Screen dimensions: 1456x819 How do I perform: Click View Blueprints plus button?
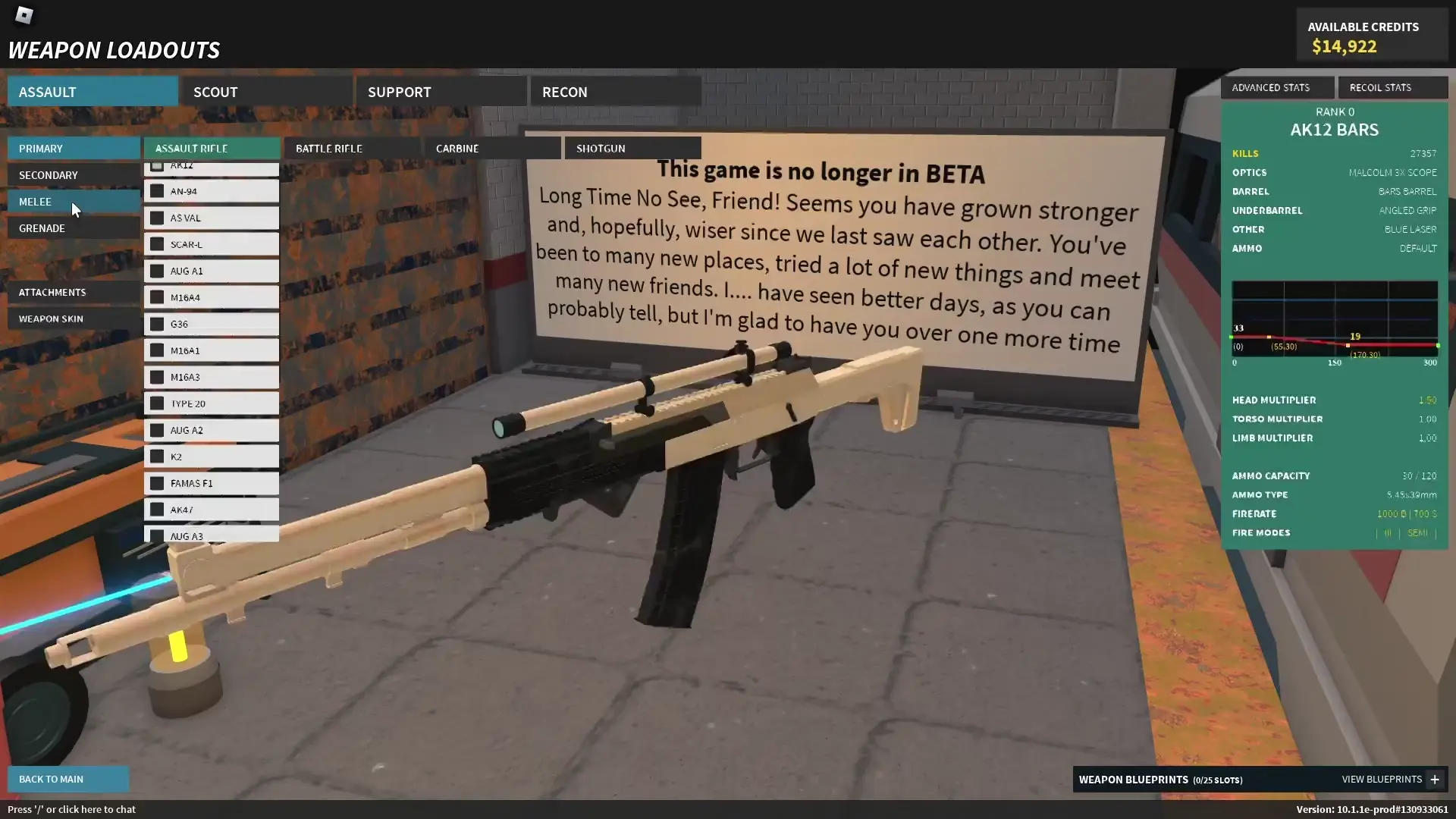(1434, 780)
